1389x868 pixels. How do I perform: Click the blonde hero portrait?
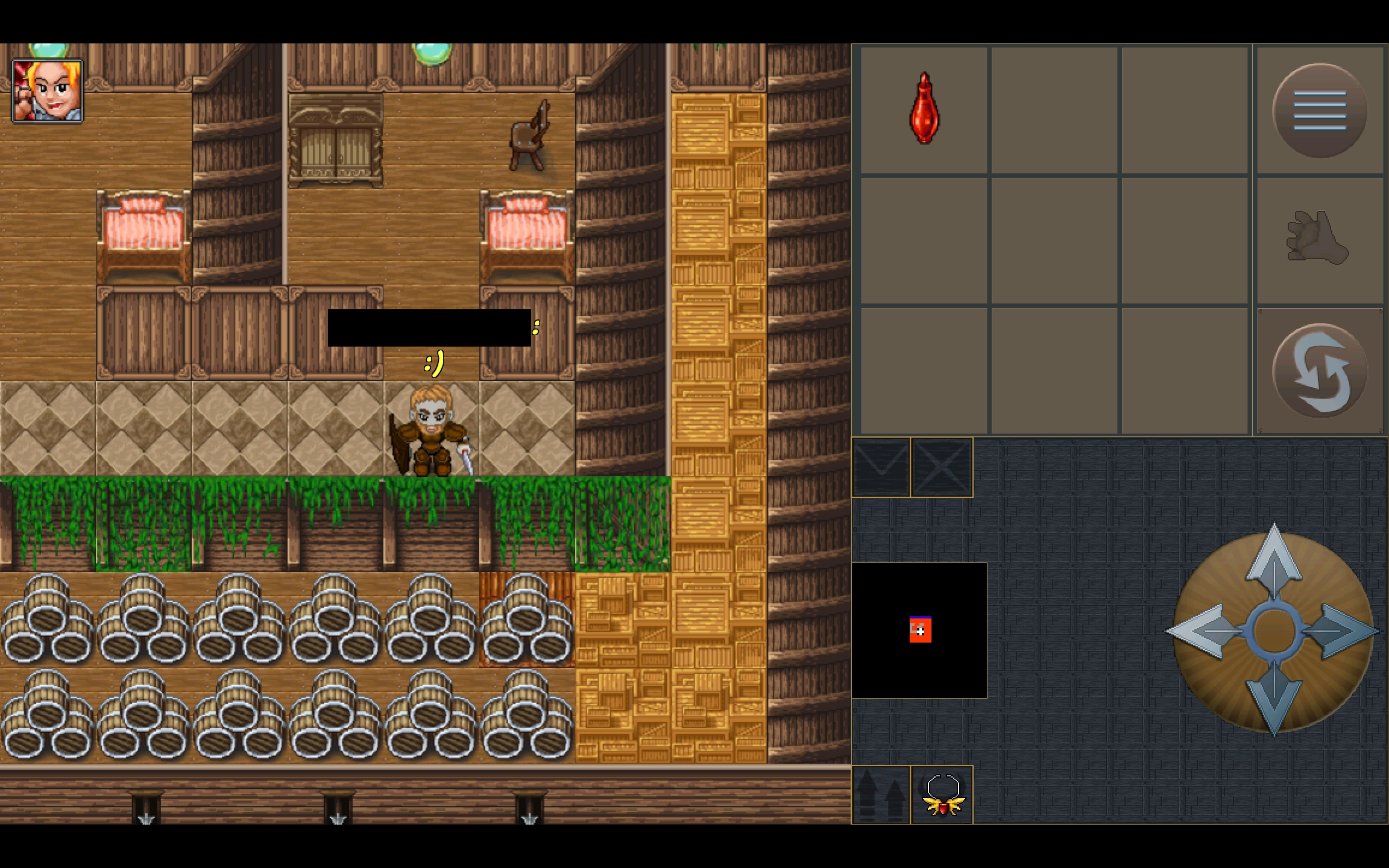point(48,91)
